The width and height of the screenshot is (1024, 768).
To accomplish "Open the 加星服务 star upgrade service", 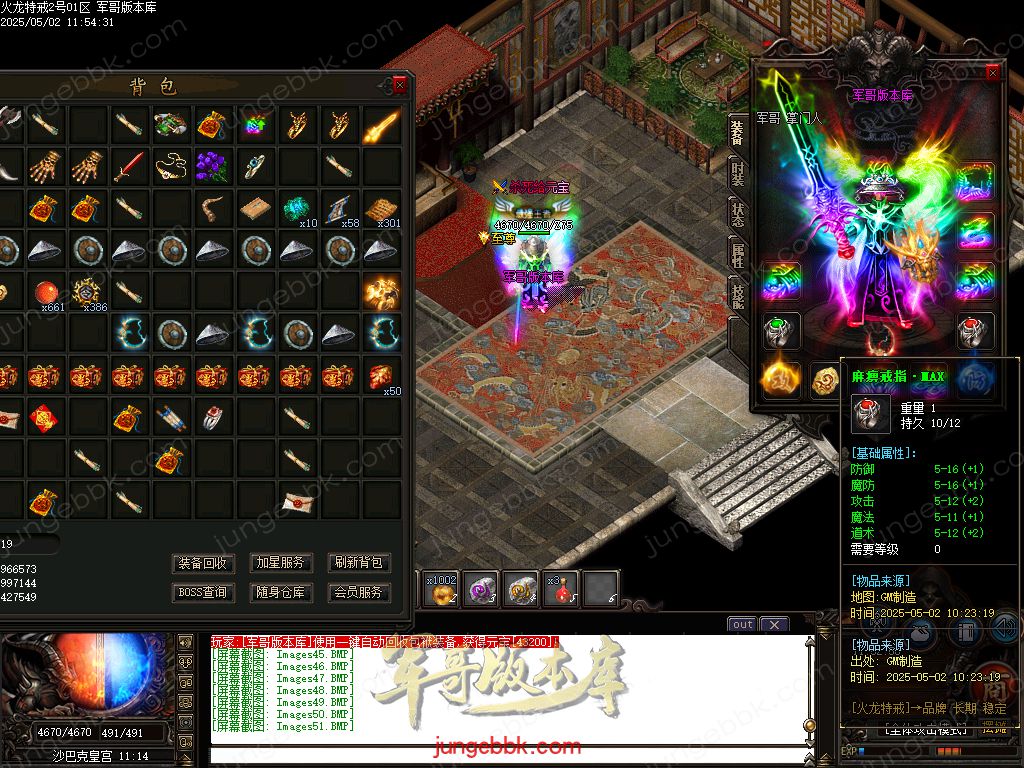I will click(281, 563).
